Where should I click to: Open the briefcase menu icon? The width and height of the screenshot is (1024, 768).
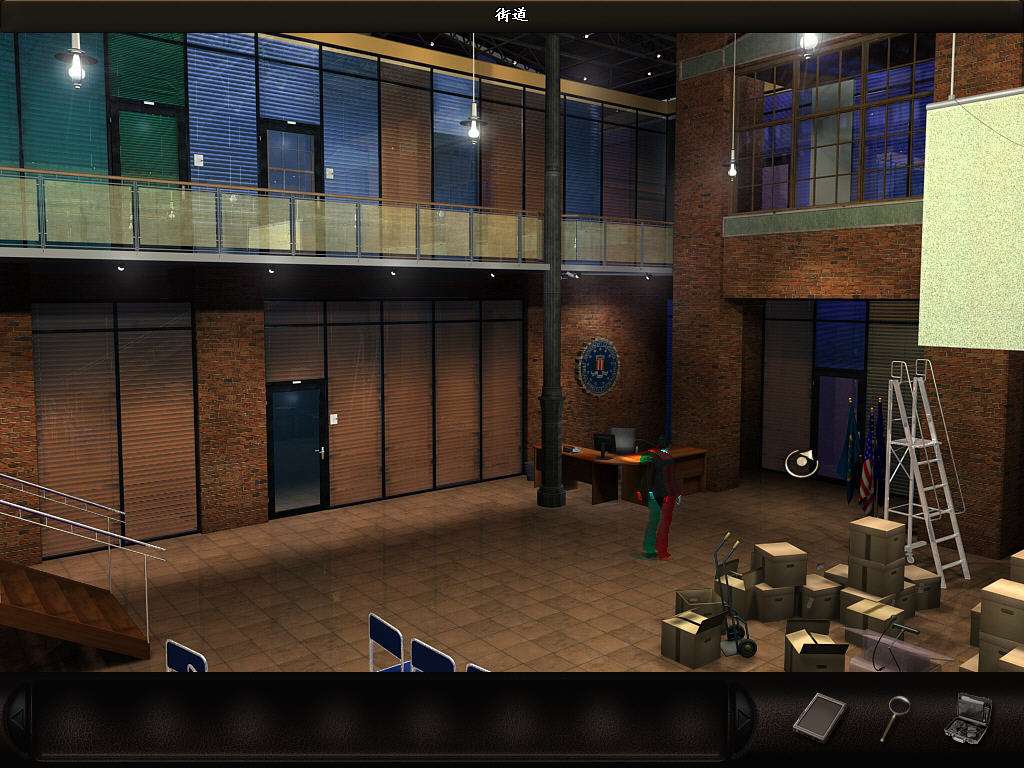(x=967, y=716)
